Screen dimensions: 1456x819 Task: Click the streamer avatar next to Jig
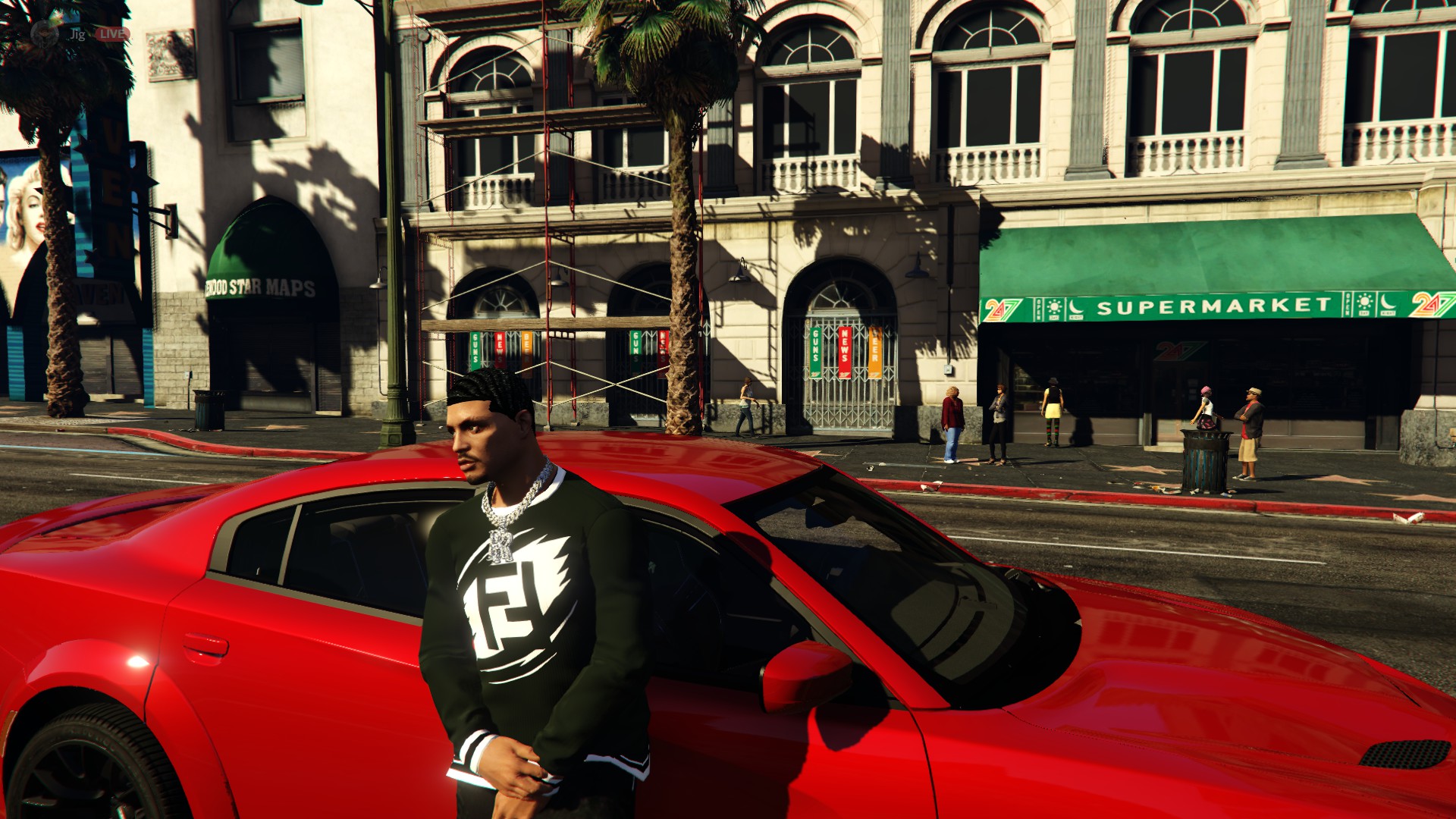click(x=45, y=34)
